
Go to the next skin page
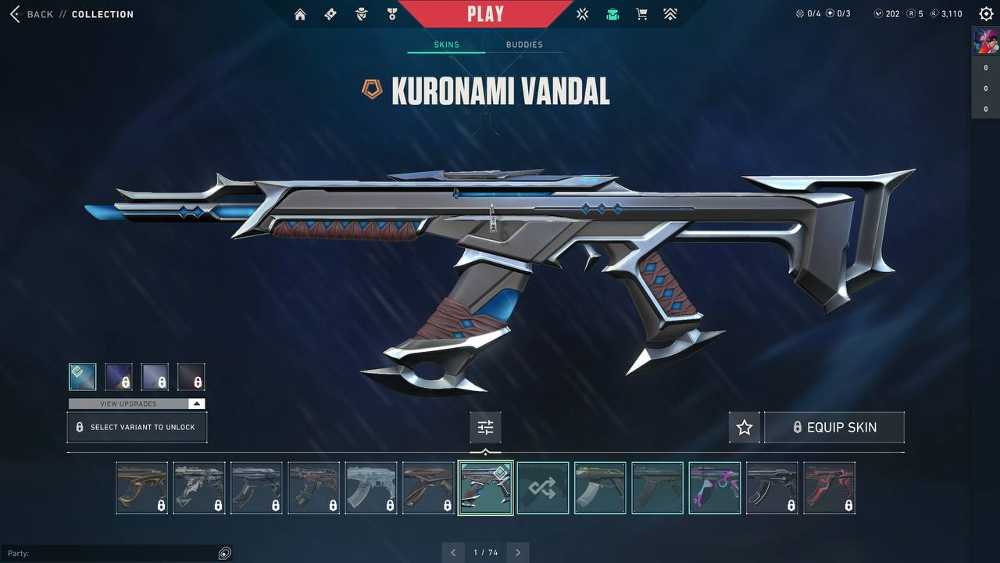click(517, 552)
